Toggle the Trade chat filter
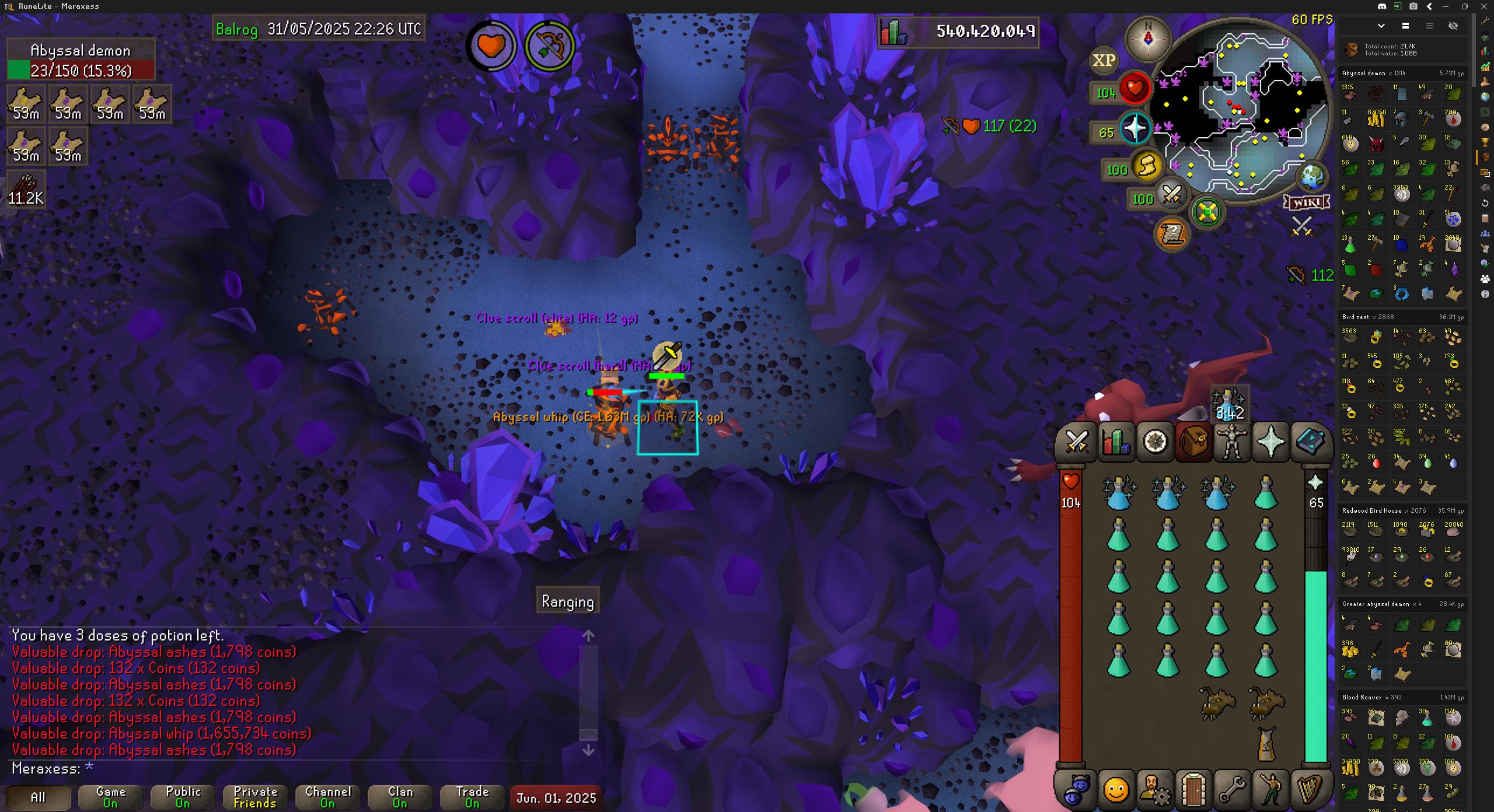 [472, 797]
